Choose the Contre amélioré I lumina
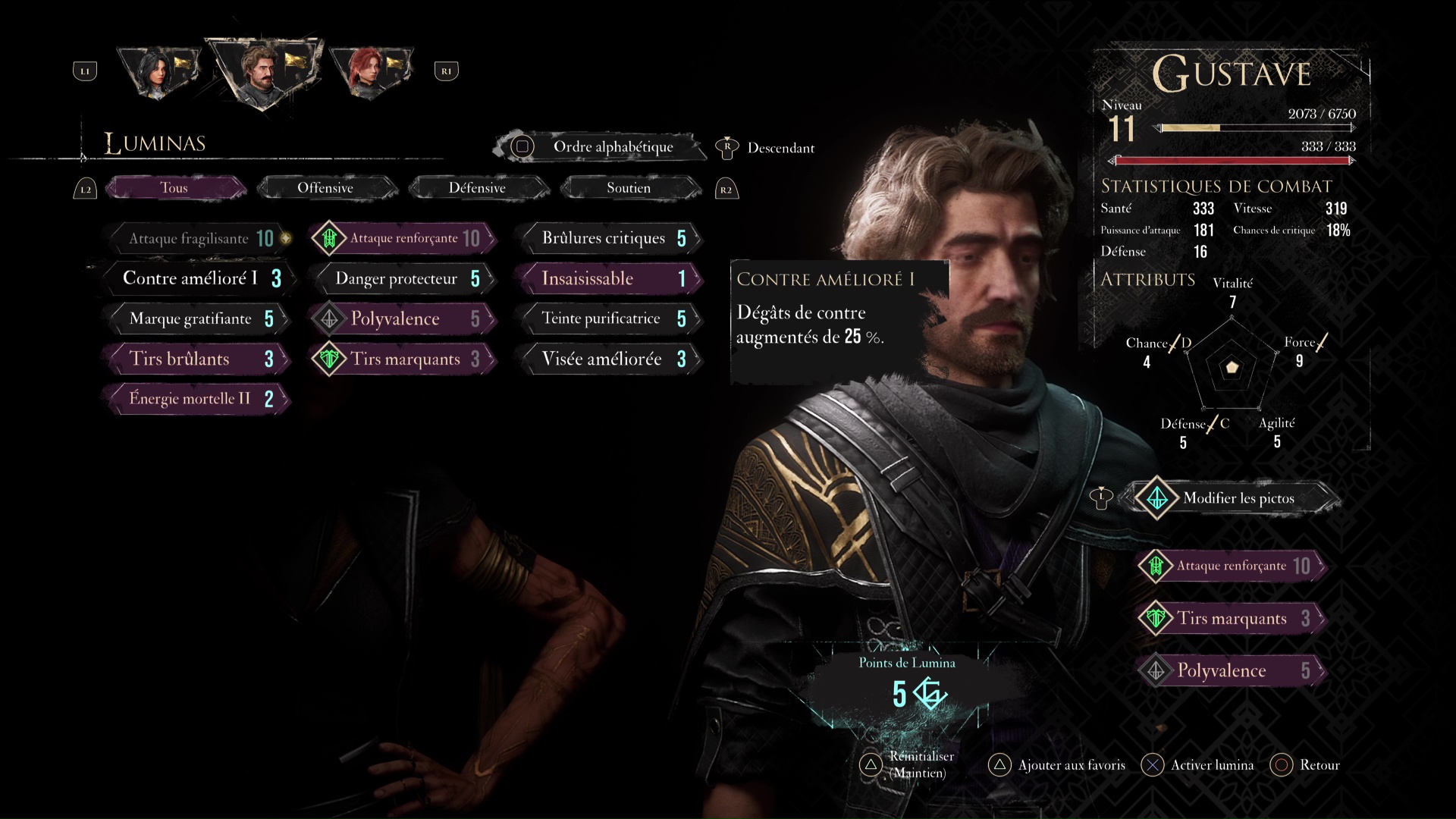Screen dimensions: 1456x819 pos(199,279)
